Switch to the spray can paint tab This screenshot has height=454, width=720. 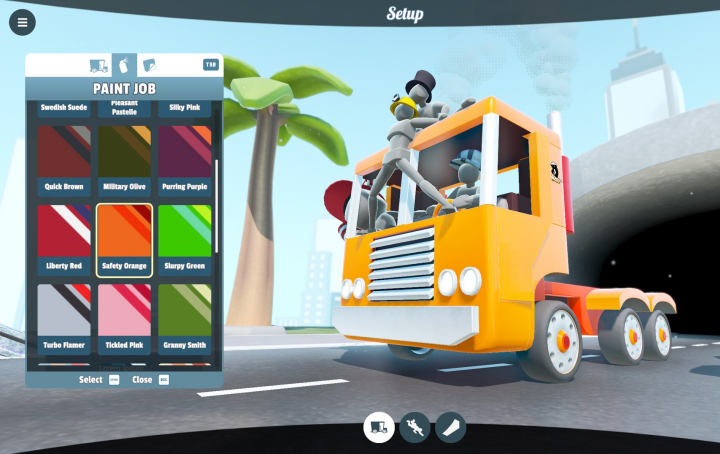pyautogui.click(x=125, y=66)
